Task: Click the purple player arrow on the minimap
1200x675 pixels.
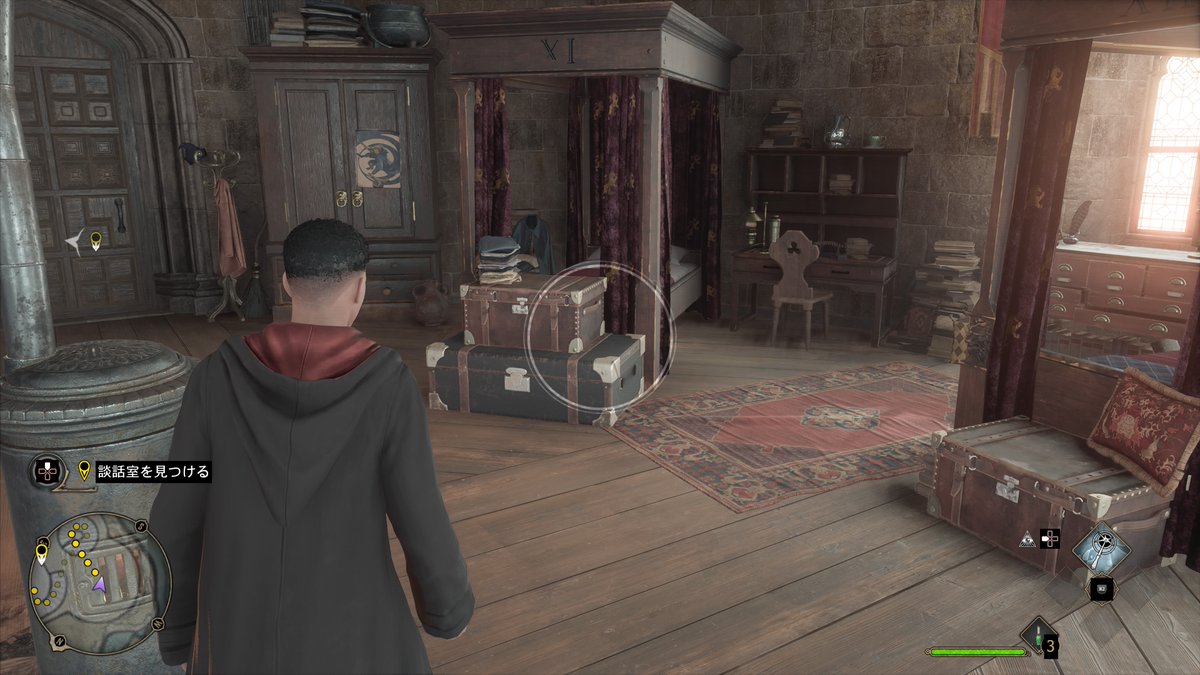Action: [x=99, y=583]
